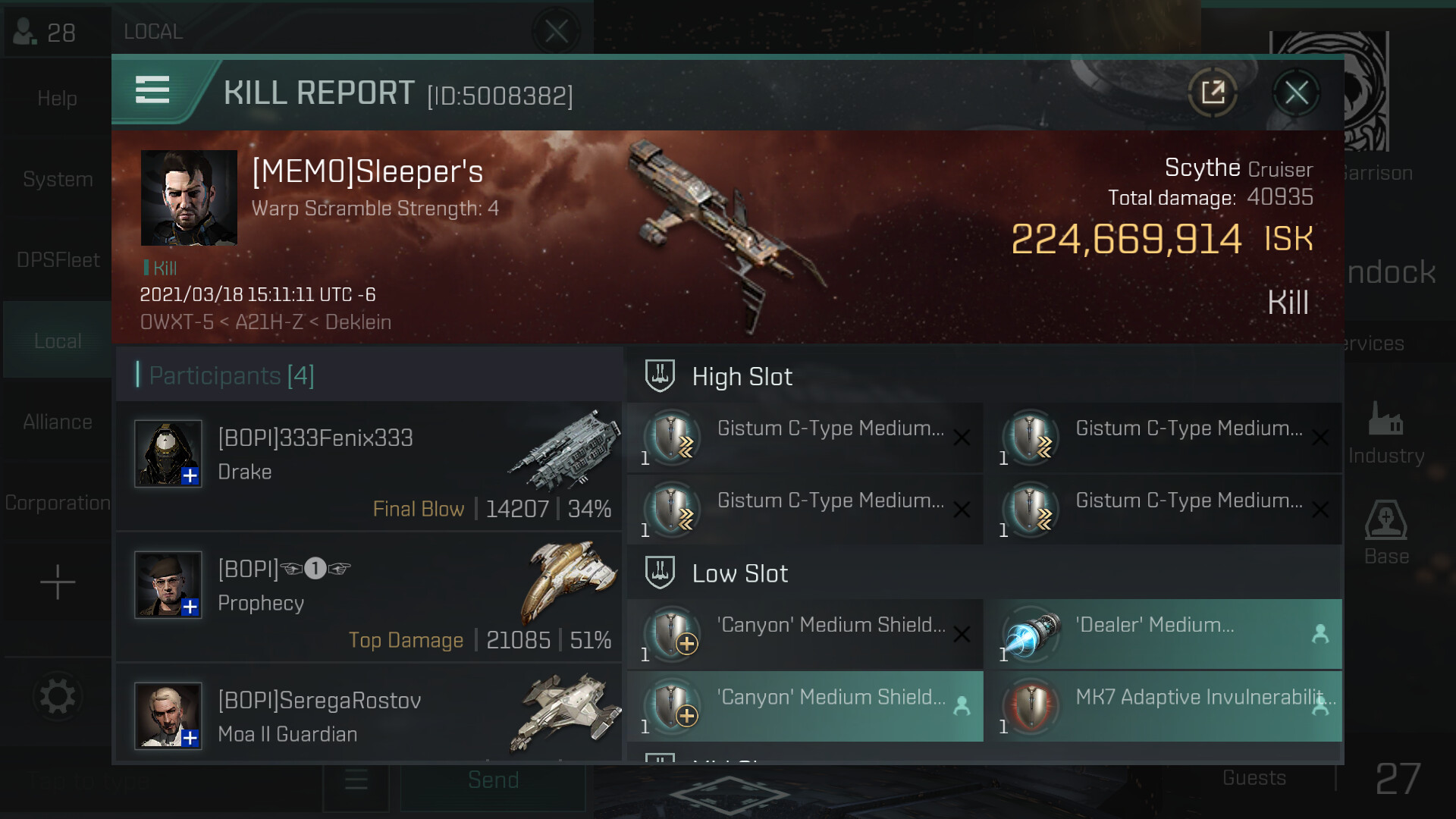
Task: Select participant SeregaRostov's Moa II Guardian
Action: [x=369, y=716]
